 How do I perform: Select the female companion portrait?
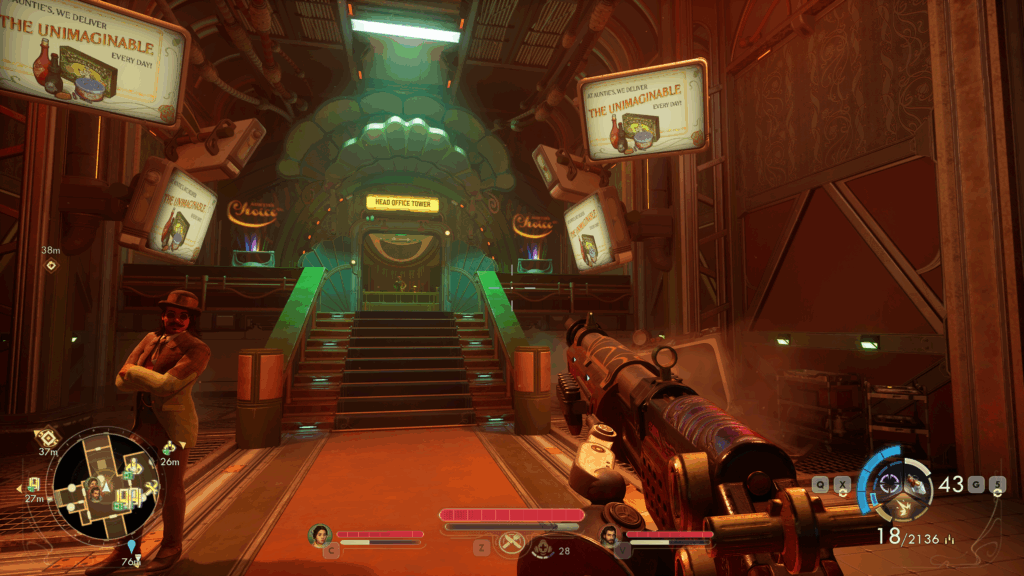coord(321,535)
